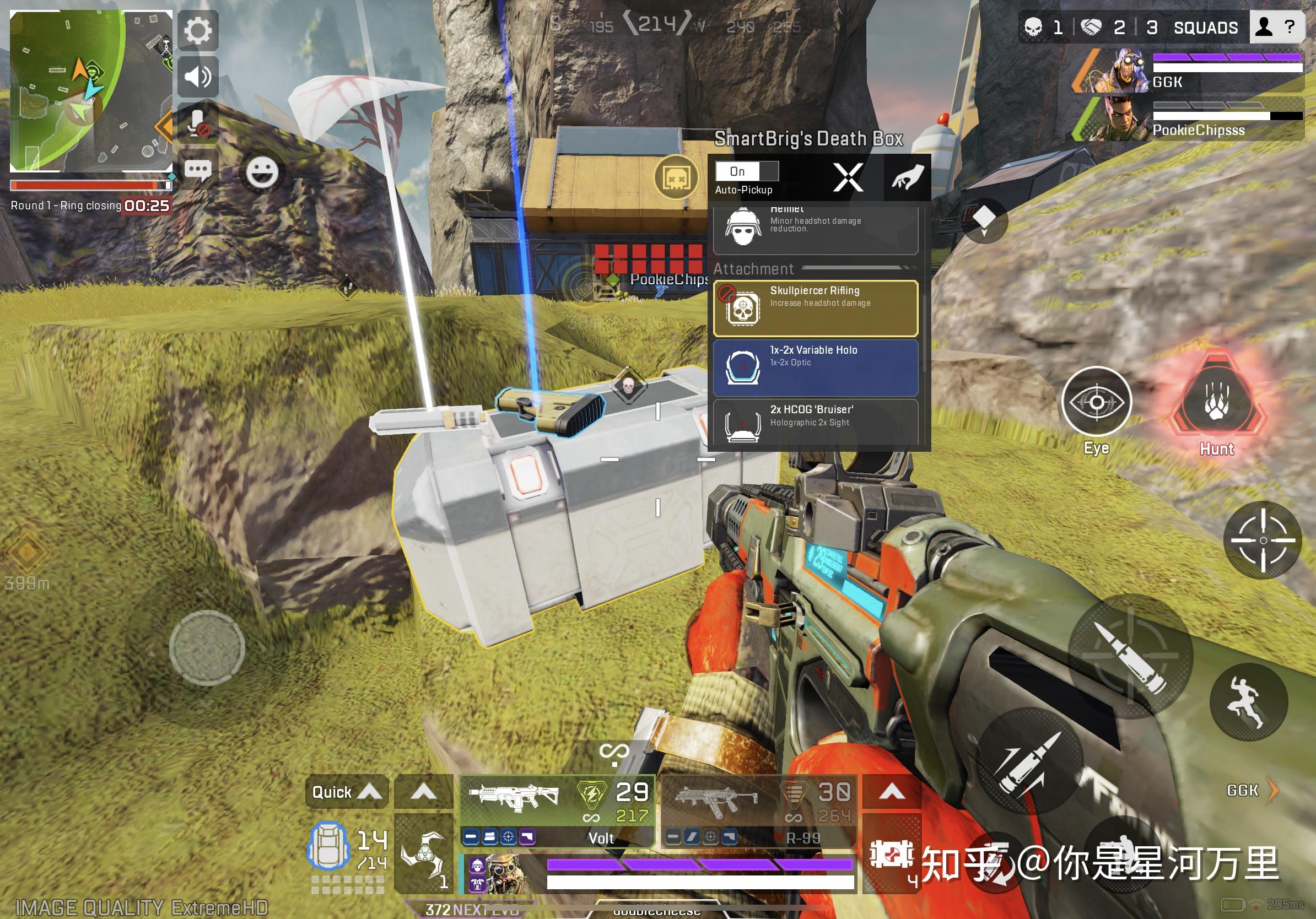Toggle Auto-Pickup switch
This screenshot has width=1316, height=919.
(747, 171)
